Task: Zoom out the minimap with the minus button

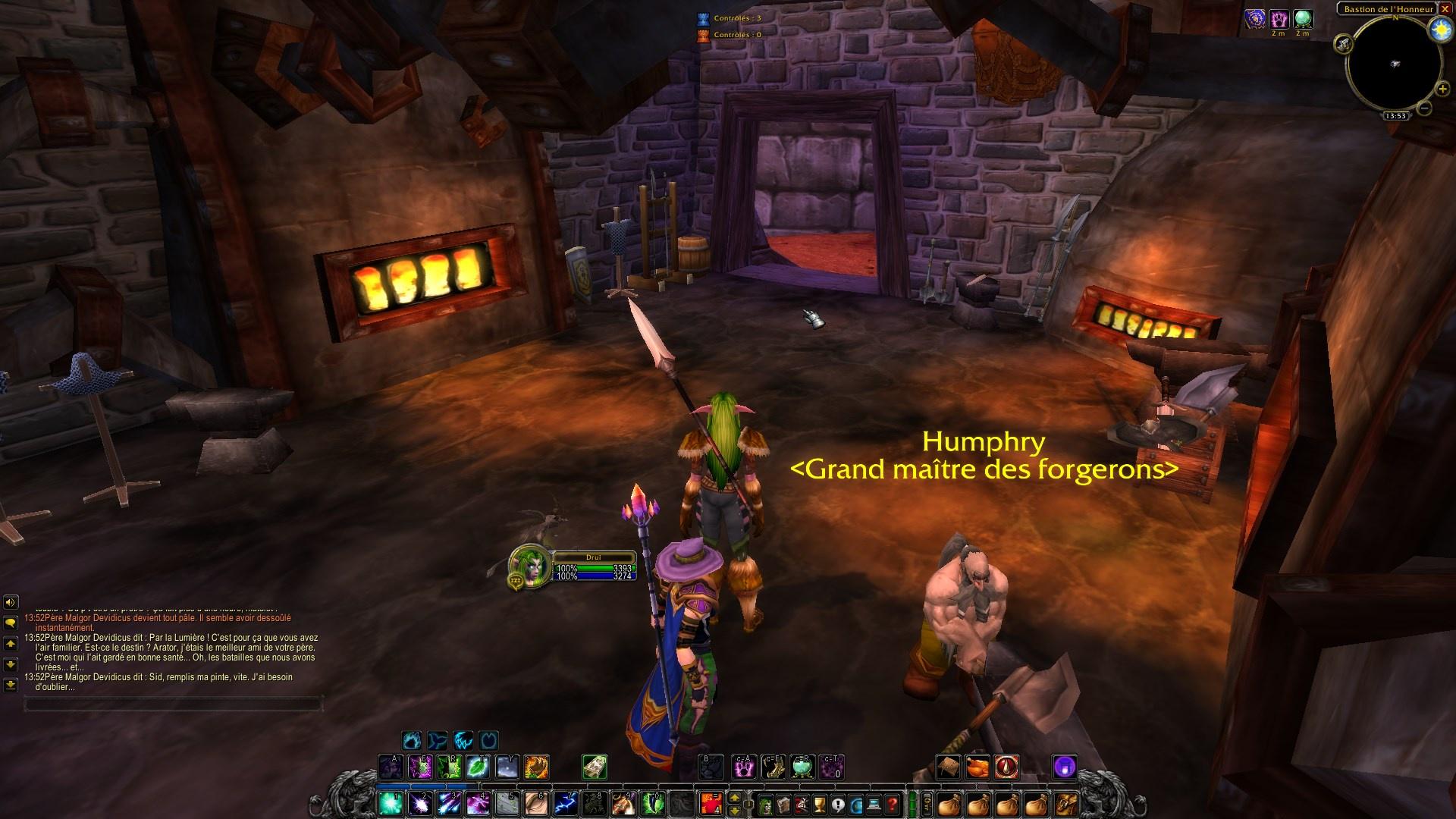Action: pyautogui.click(x=1424, y=108)
